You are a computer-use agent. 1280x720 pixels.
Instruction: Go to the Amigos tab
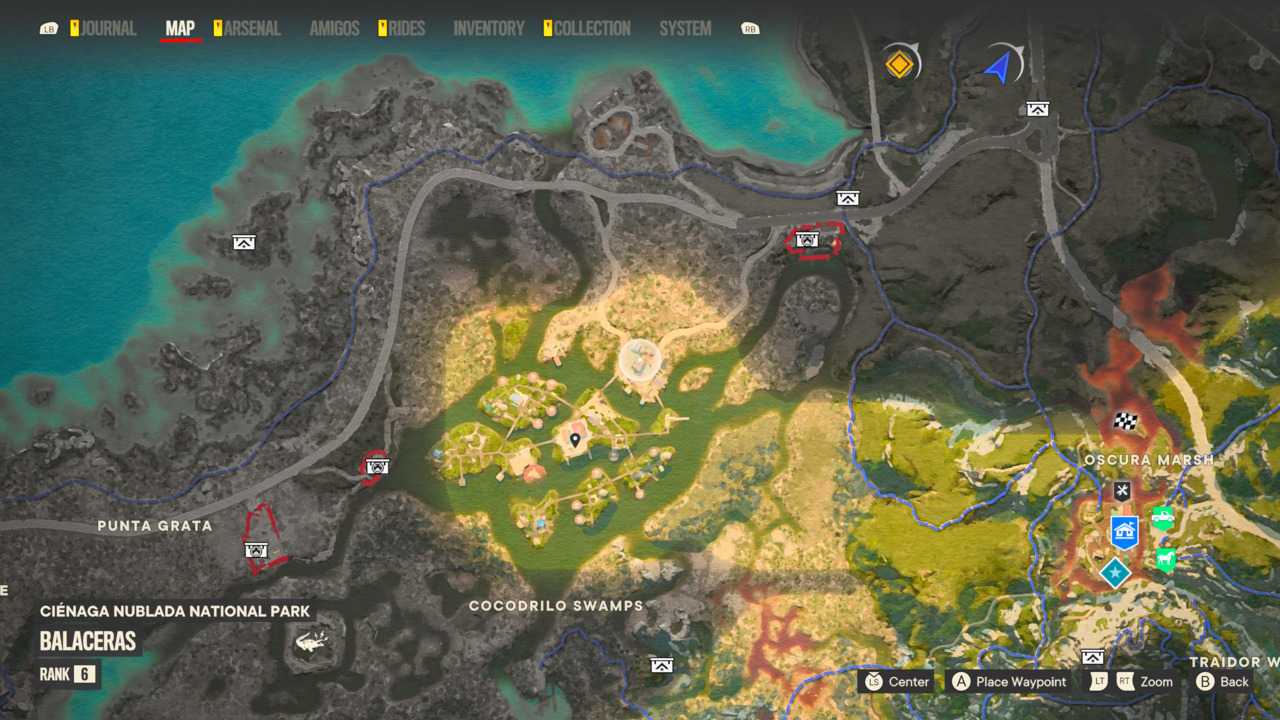pos(334,29)
